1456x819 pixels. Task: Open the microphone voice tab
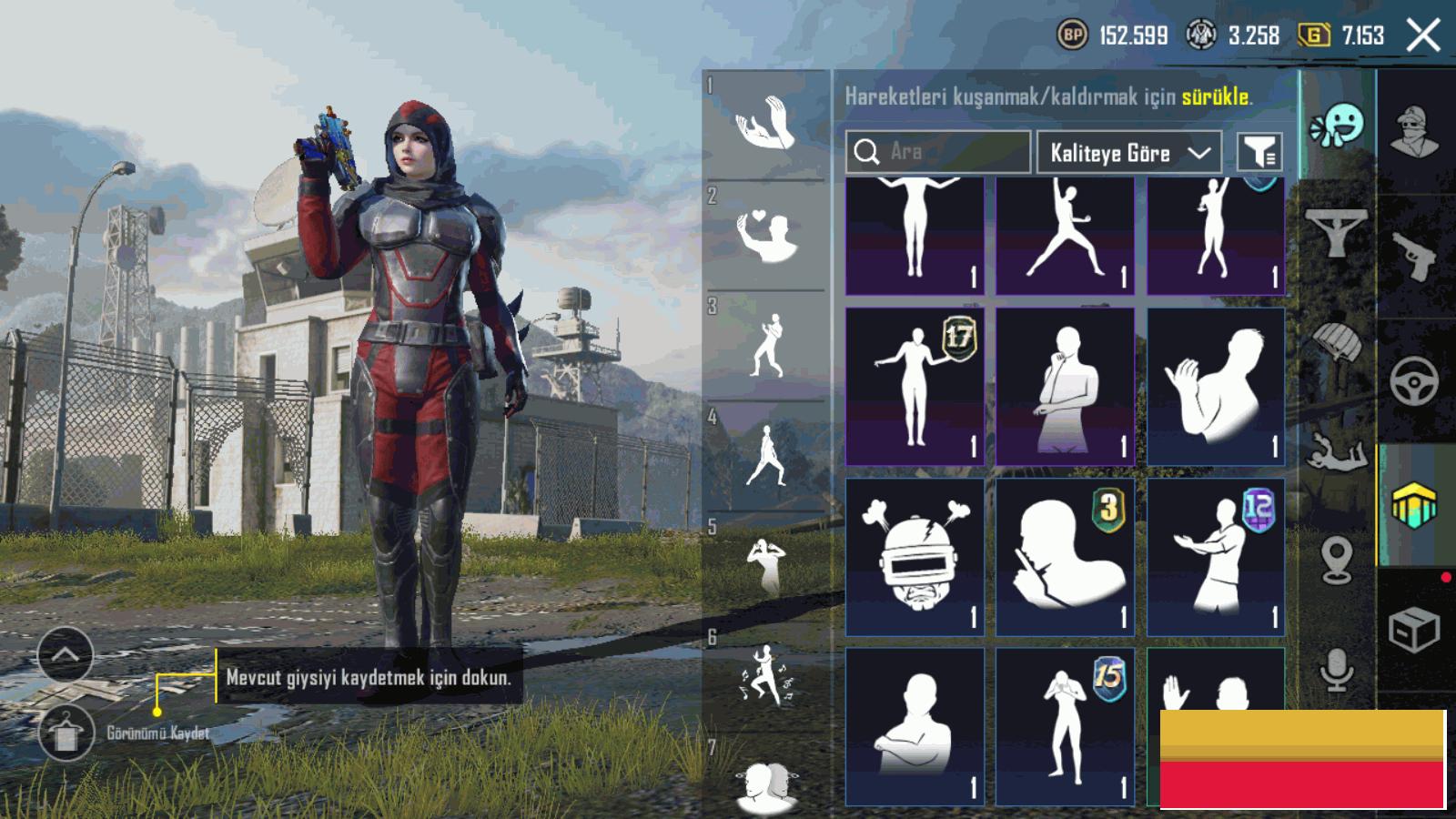(1337, 671)
